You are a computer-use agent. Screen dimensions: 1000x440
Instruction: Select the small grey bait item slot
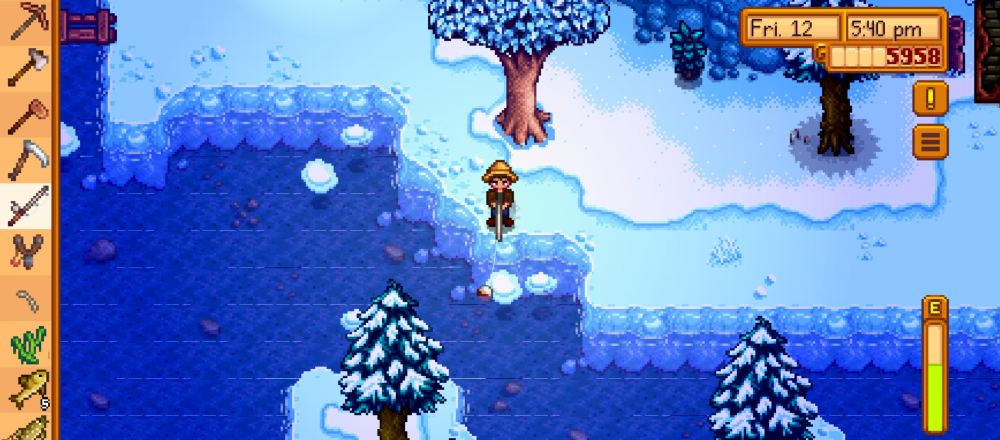(x=28, y=298)
